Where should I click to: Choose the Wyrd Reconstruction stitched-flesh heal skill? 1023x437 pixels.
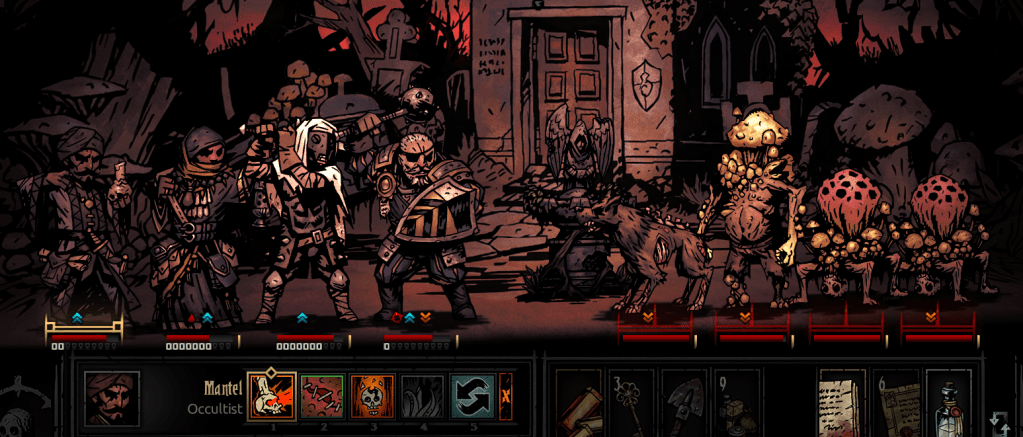[x=322, y=396]
